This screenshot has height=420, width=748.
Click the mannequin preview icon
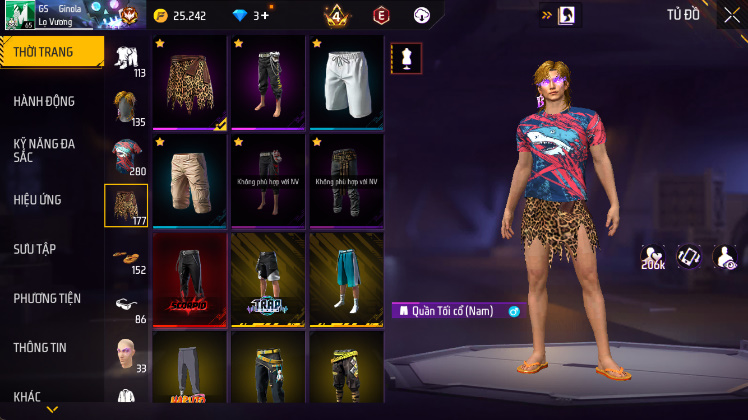click(406, 58)
